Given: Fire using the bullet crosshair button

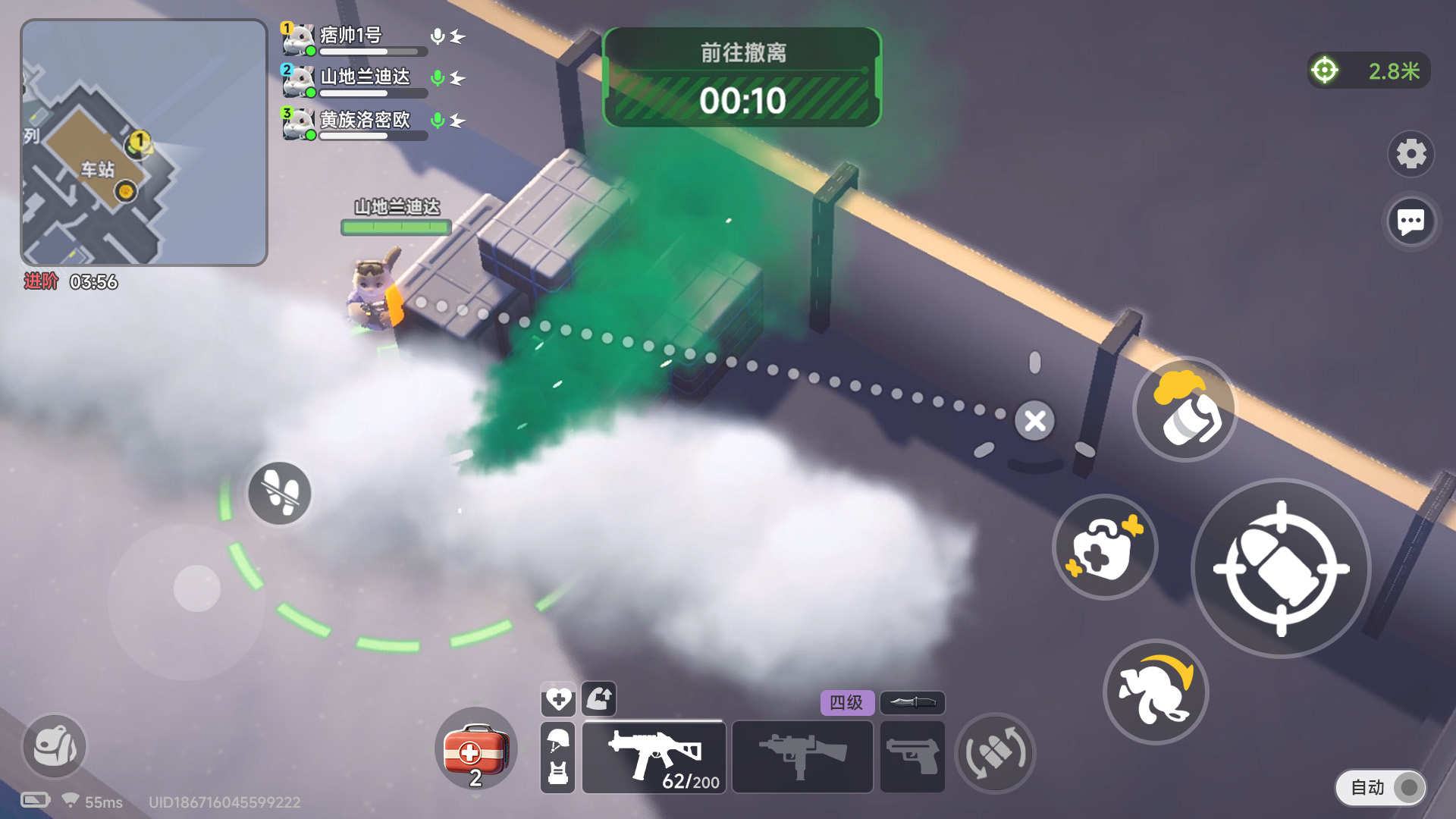Looking at the screenshot, I should click(x=1281, y=569).
